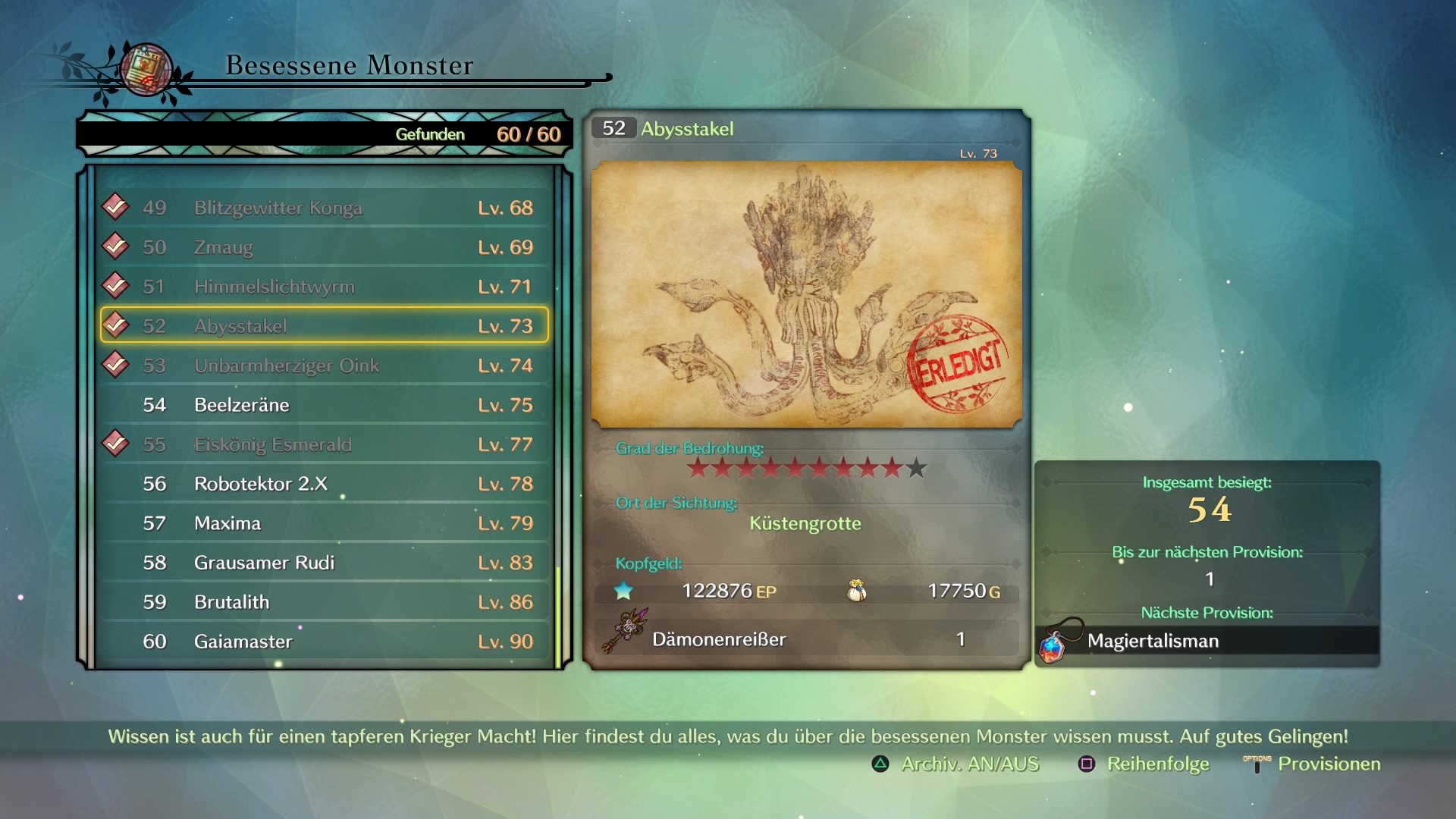The image size is (1456, 819).
Task: Select Grausamer Rudi, level 83
Action: (325, 563)
